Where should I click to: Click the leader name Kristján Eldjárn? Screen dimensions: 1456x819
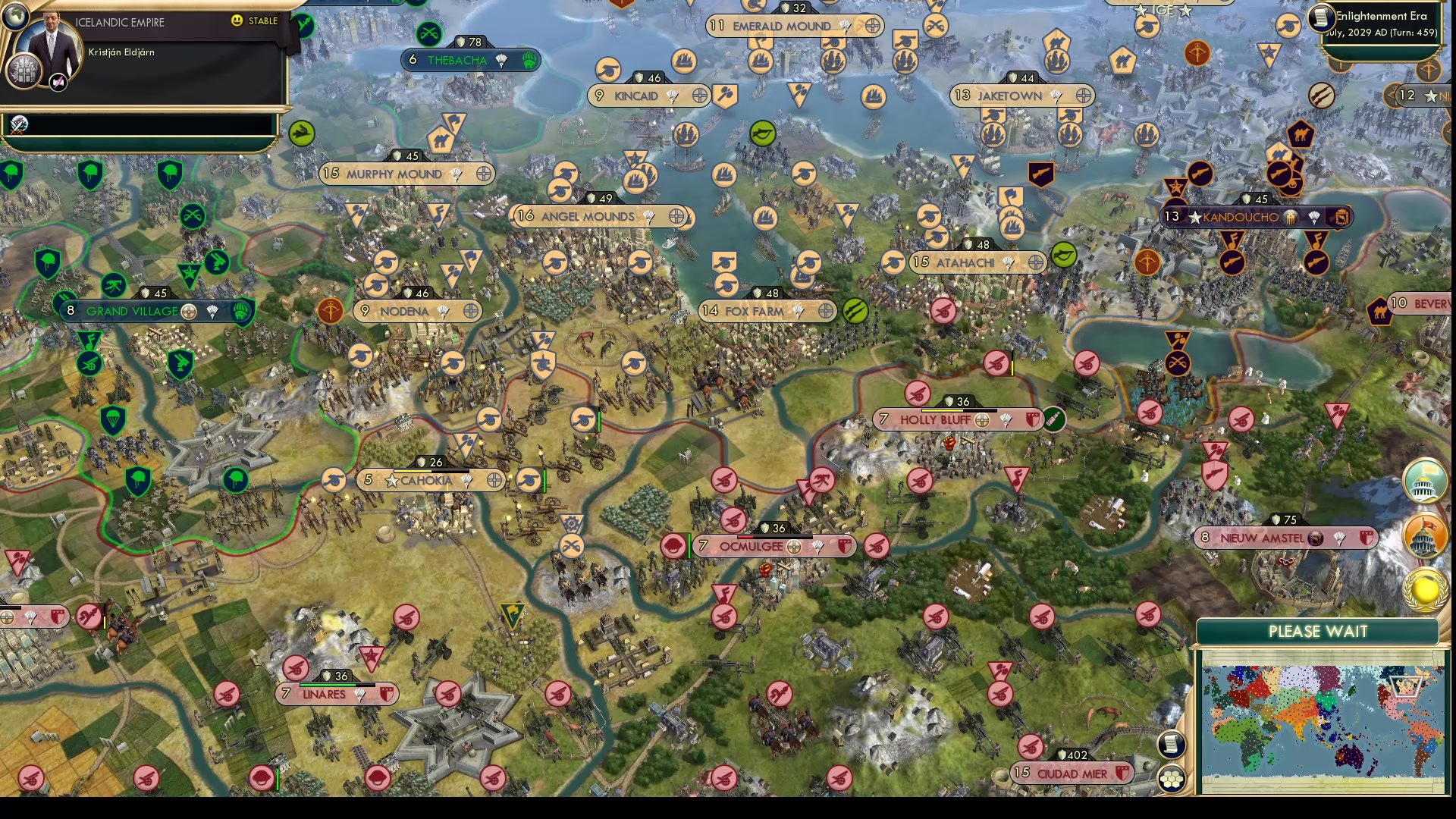pyautogui.click(x=121, y=52)
